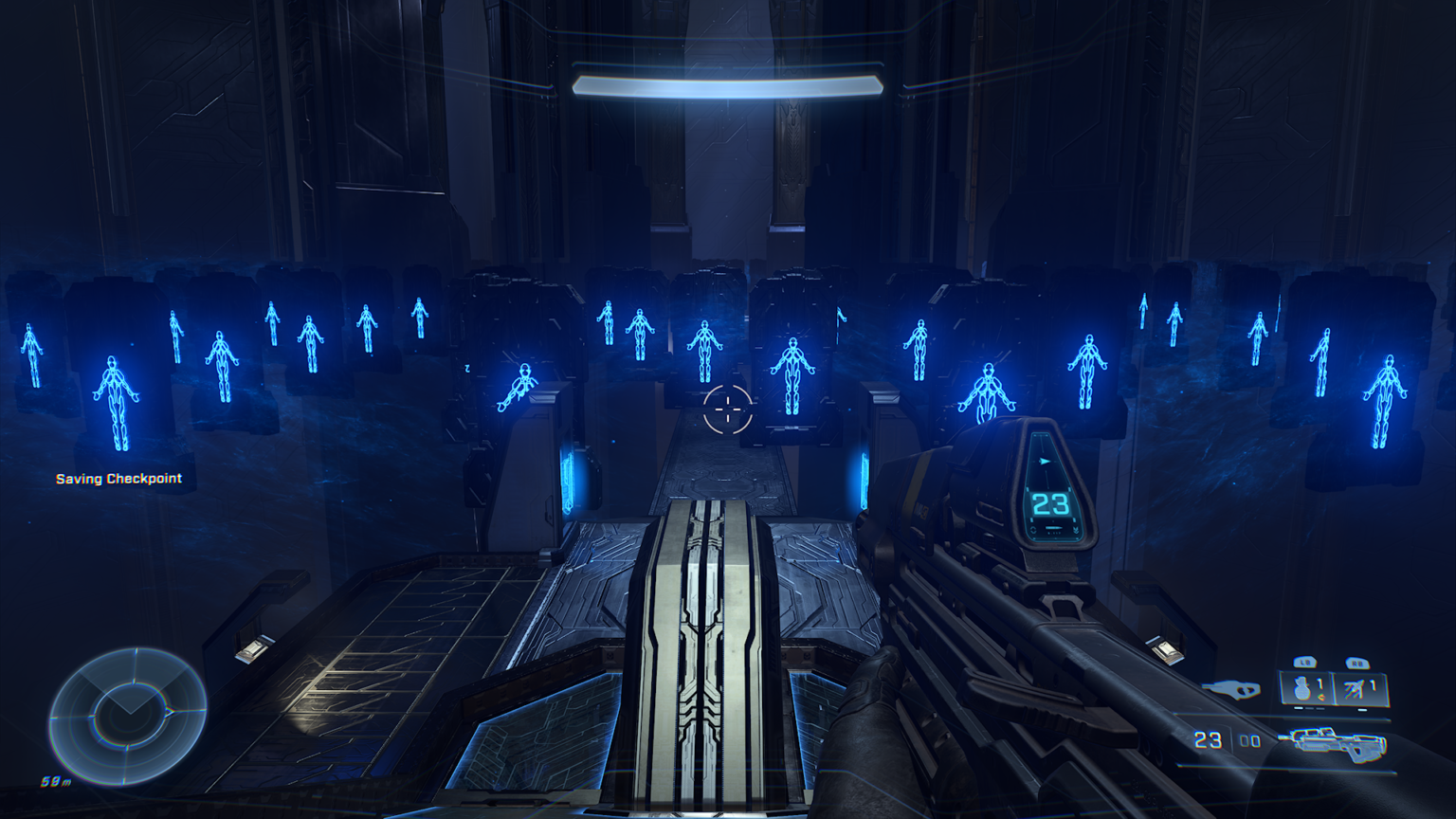
Task: Click the LB button prompt label
Action: [1305, 663]
